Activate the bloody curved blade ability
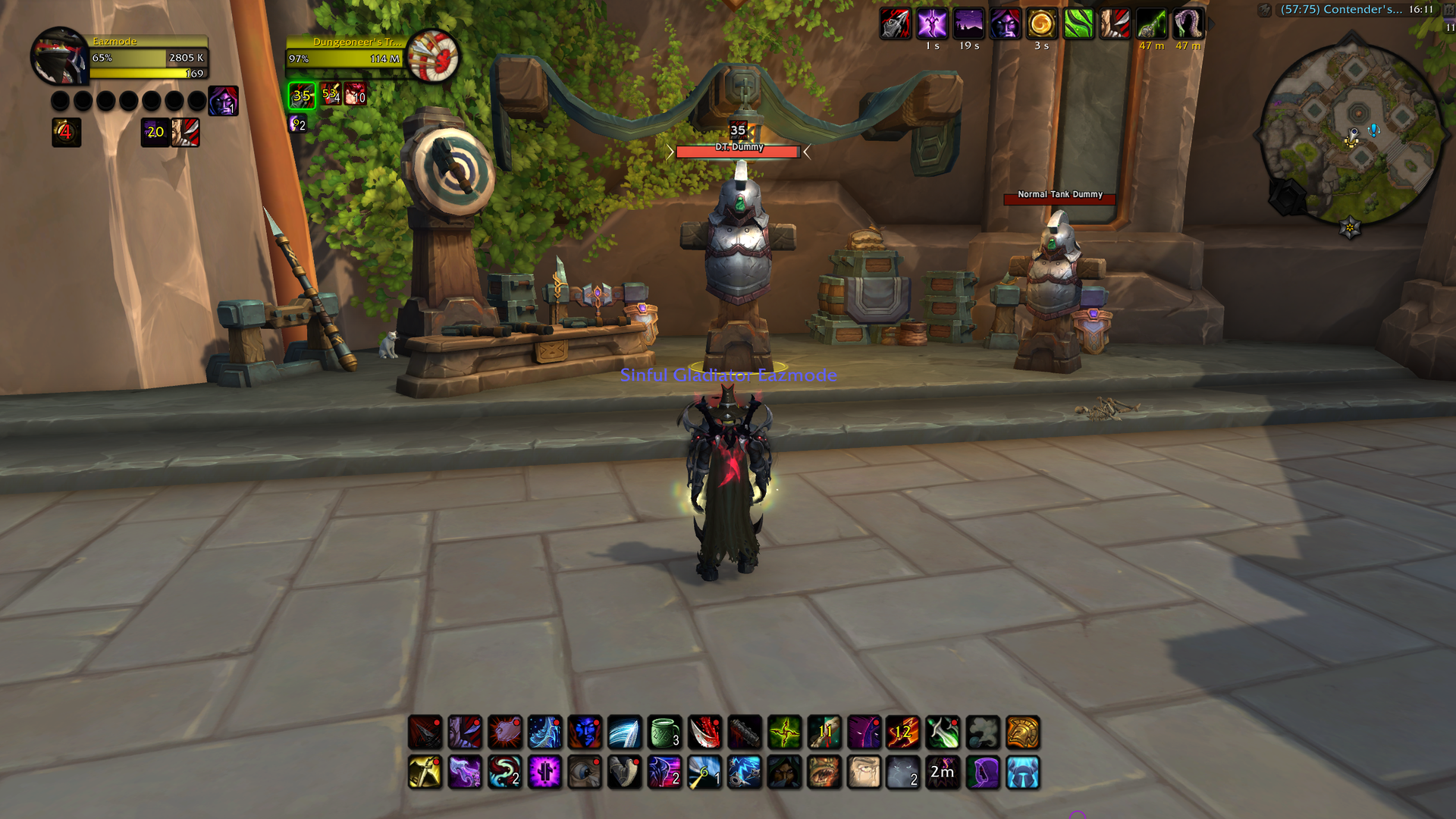 (704, 733)
